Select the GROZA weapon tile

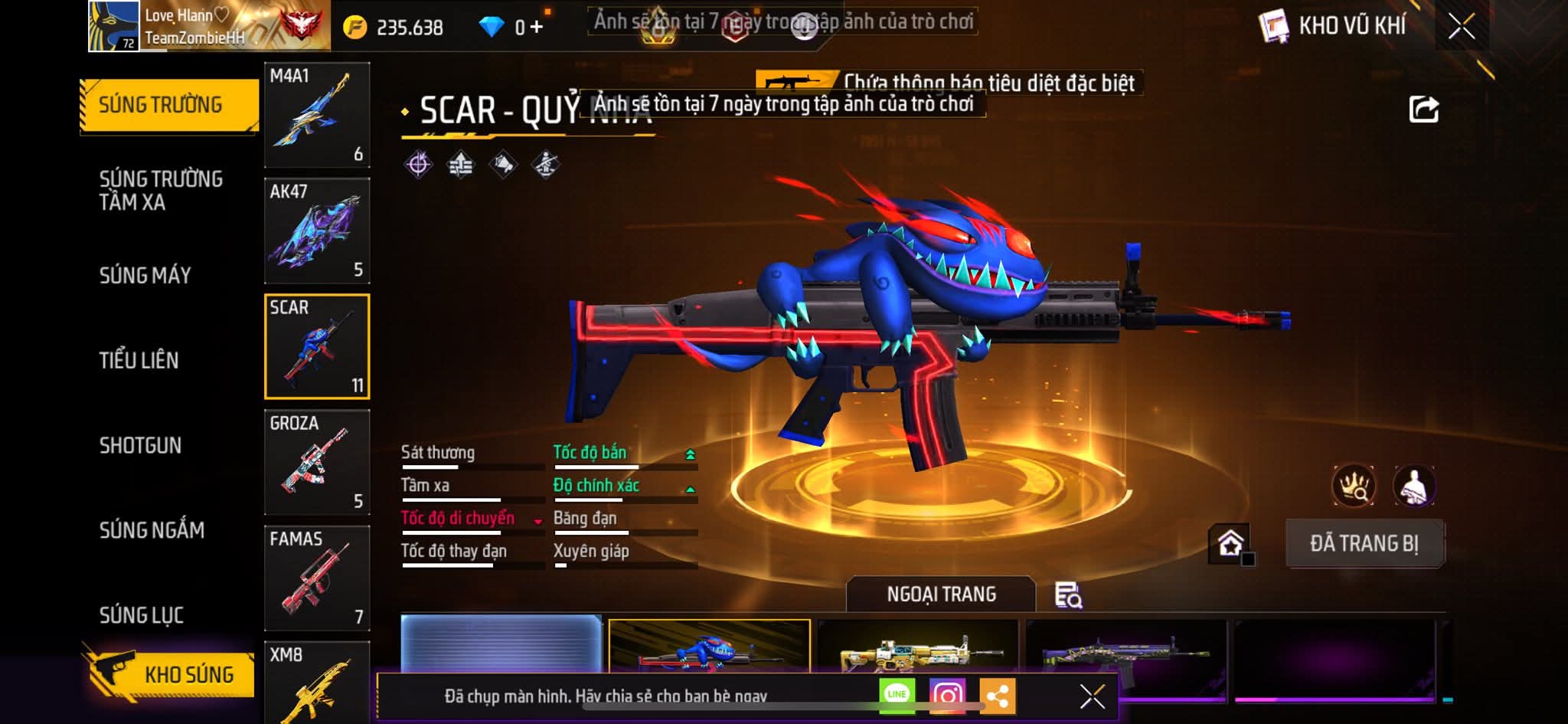pos(317,462)
